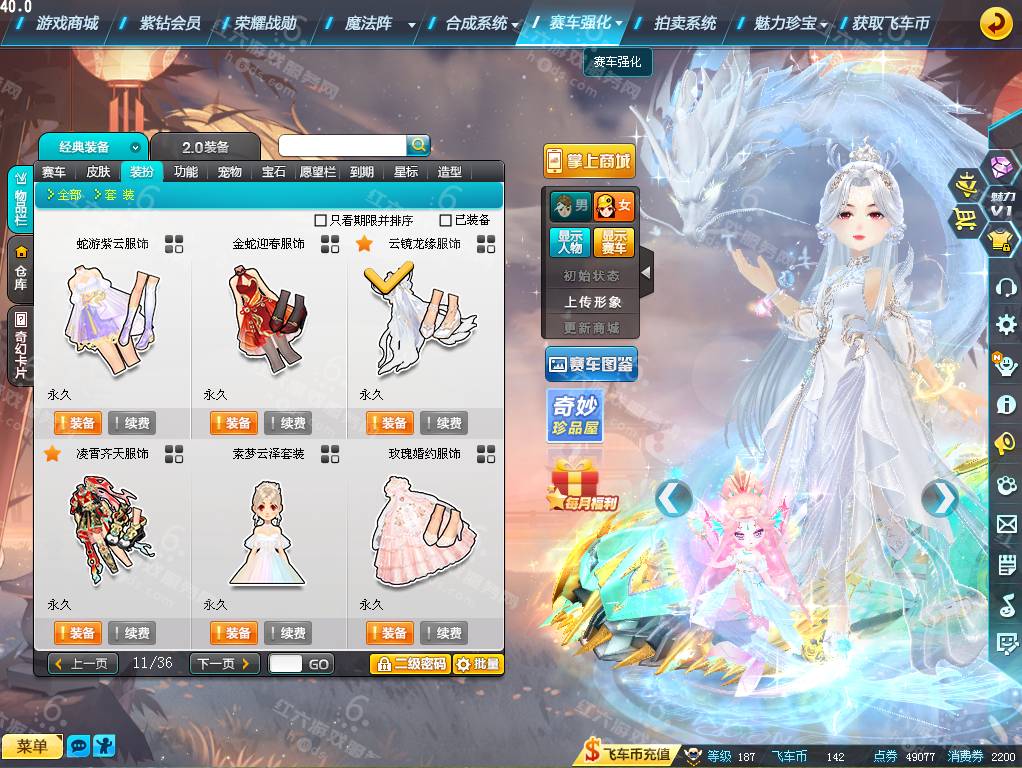
Task: Open the 掌上商城 mobile shop
Action: tap(589, 161)
